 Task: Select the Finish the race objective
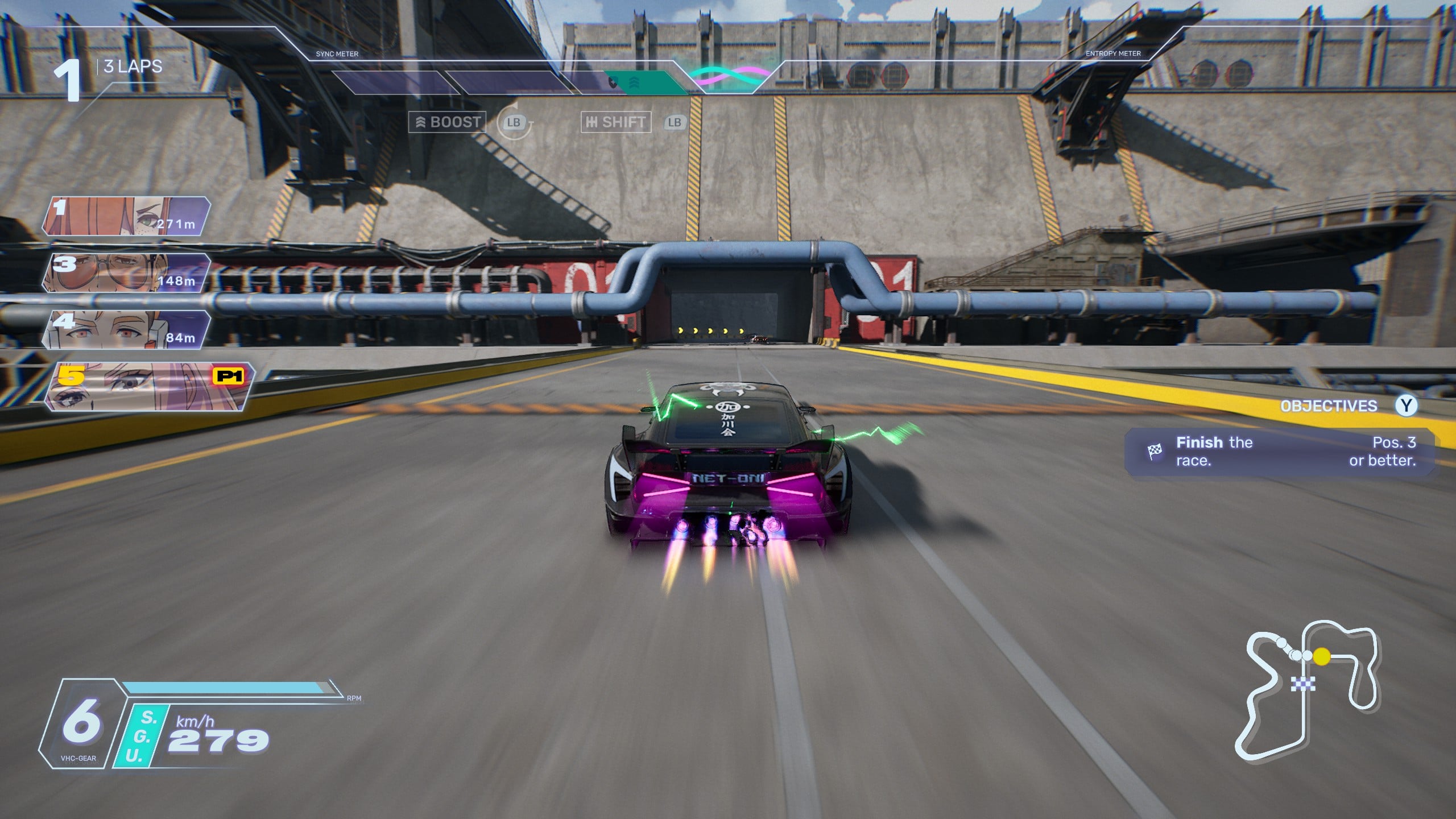click(1280, 452)
